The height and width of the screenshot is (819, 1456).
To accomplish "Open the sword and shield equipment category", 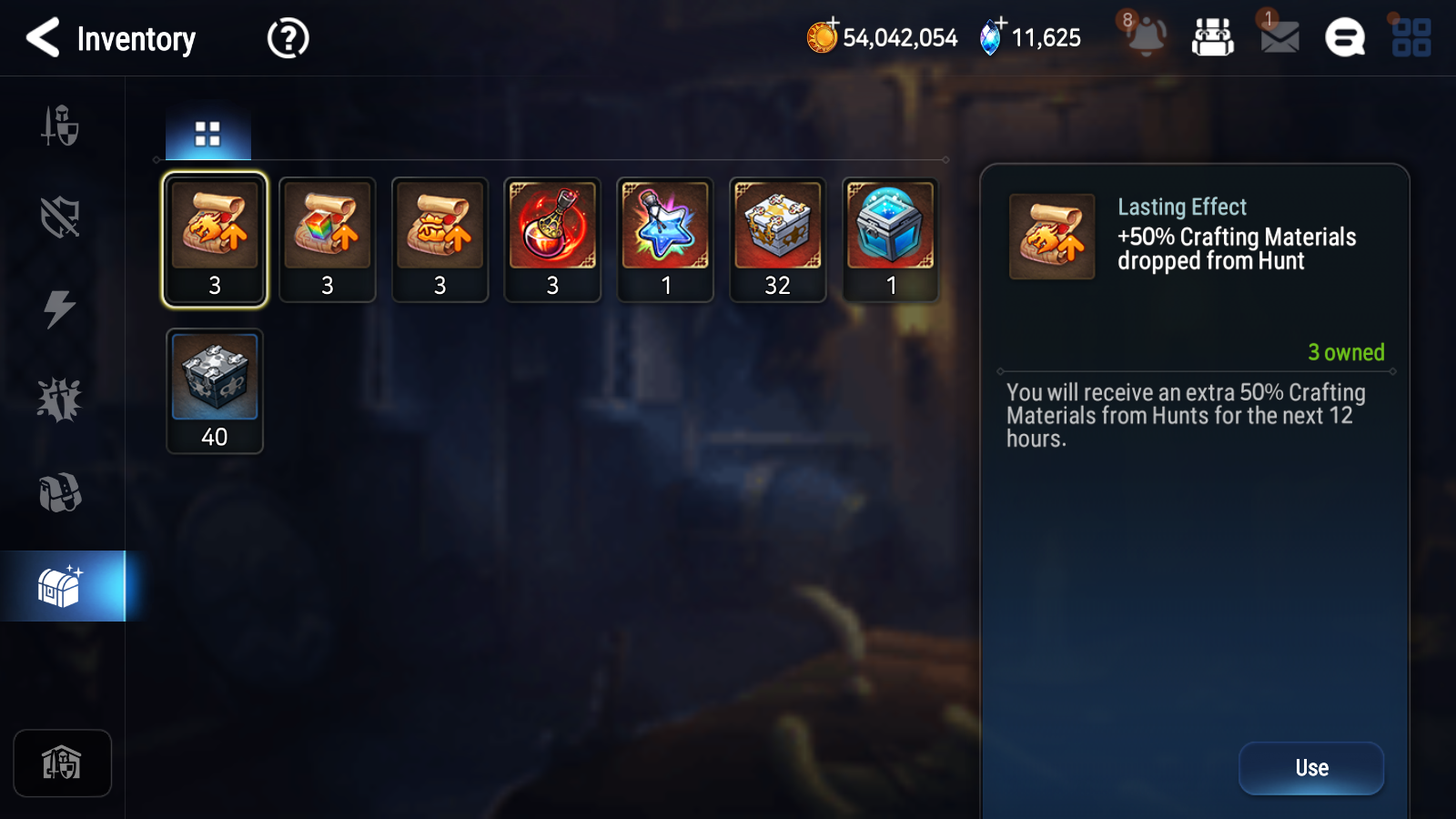I will click(x=61, y=126).
